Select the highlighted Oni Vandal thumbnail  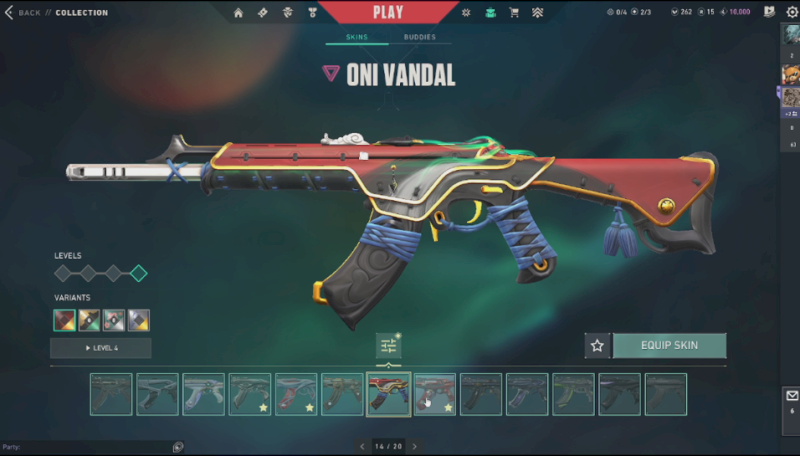[x=389, y=394]
